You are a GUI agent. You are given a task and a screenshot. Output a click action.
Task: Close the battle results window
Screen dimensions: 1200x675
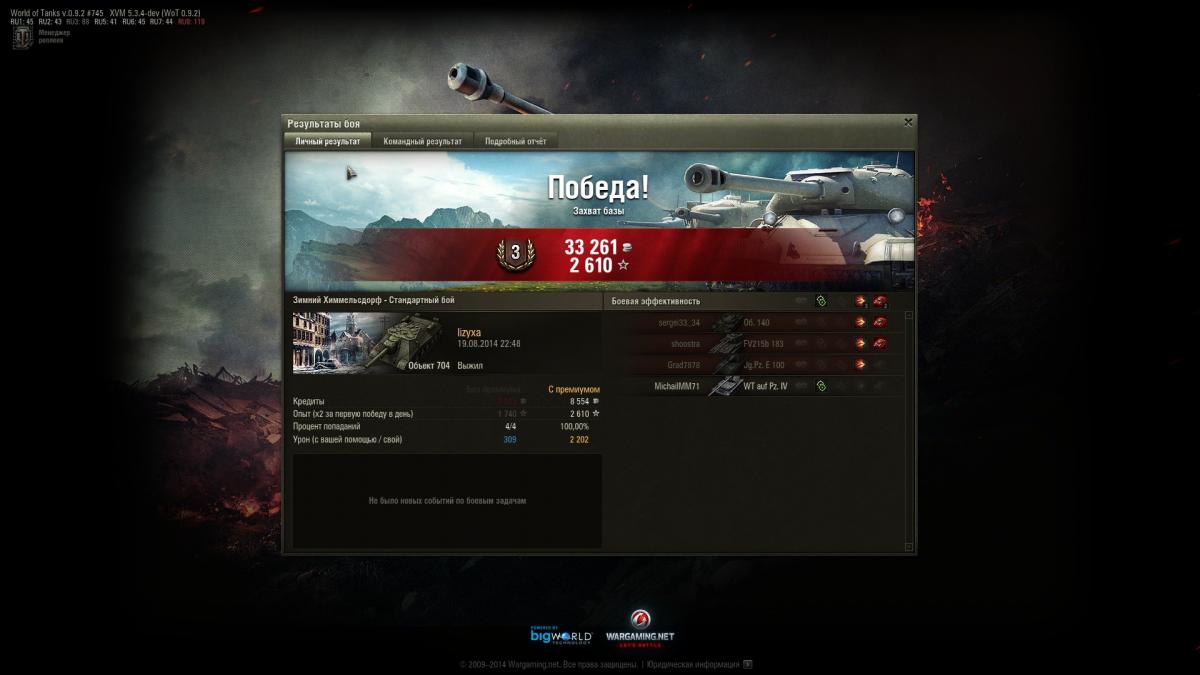[x=908, y=122]
